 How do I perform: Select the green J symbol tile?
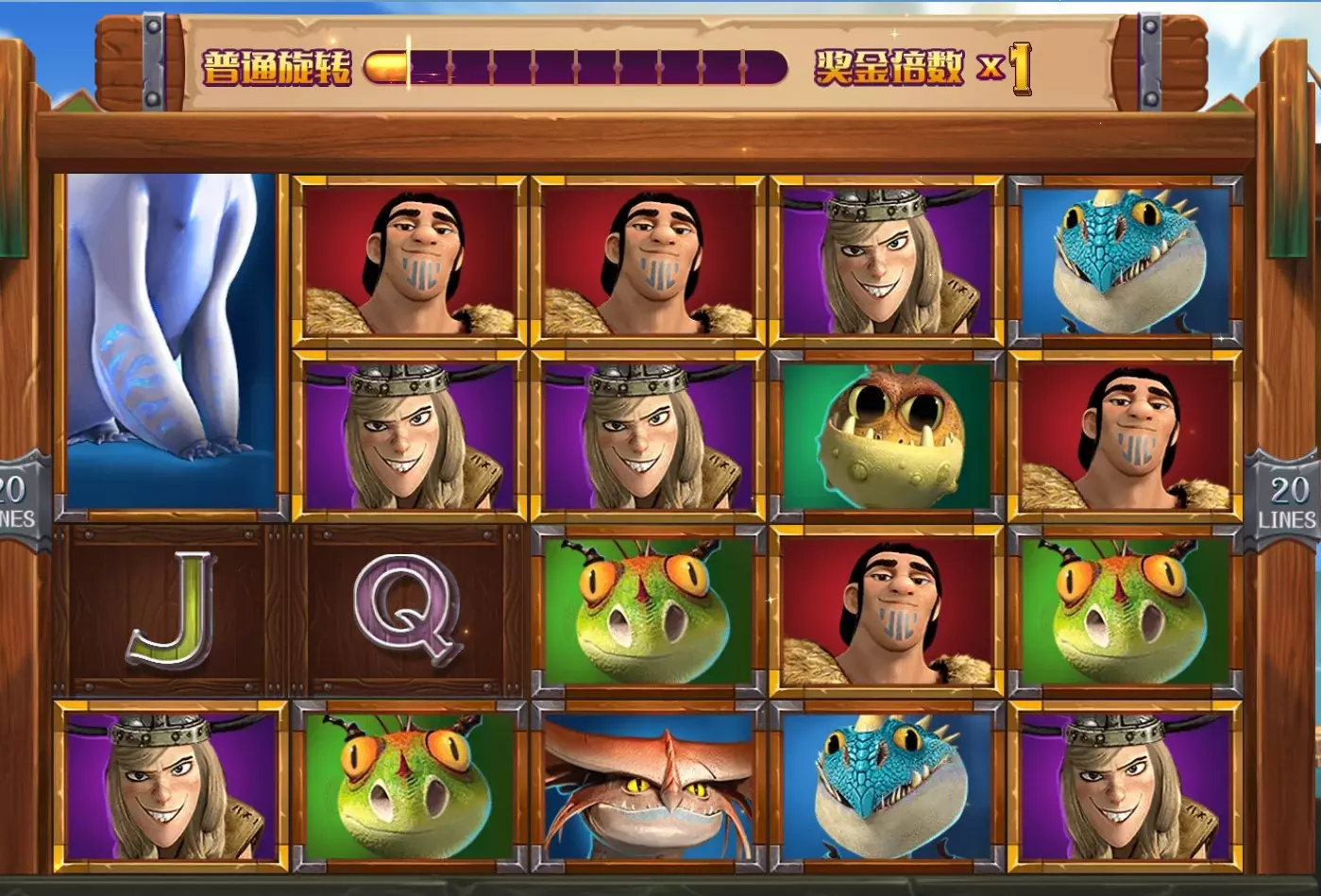click(171, 611)
